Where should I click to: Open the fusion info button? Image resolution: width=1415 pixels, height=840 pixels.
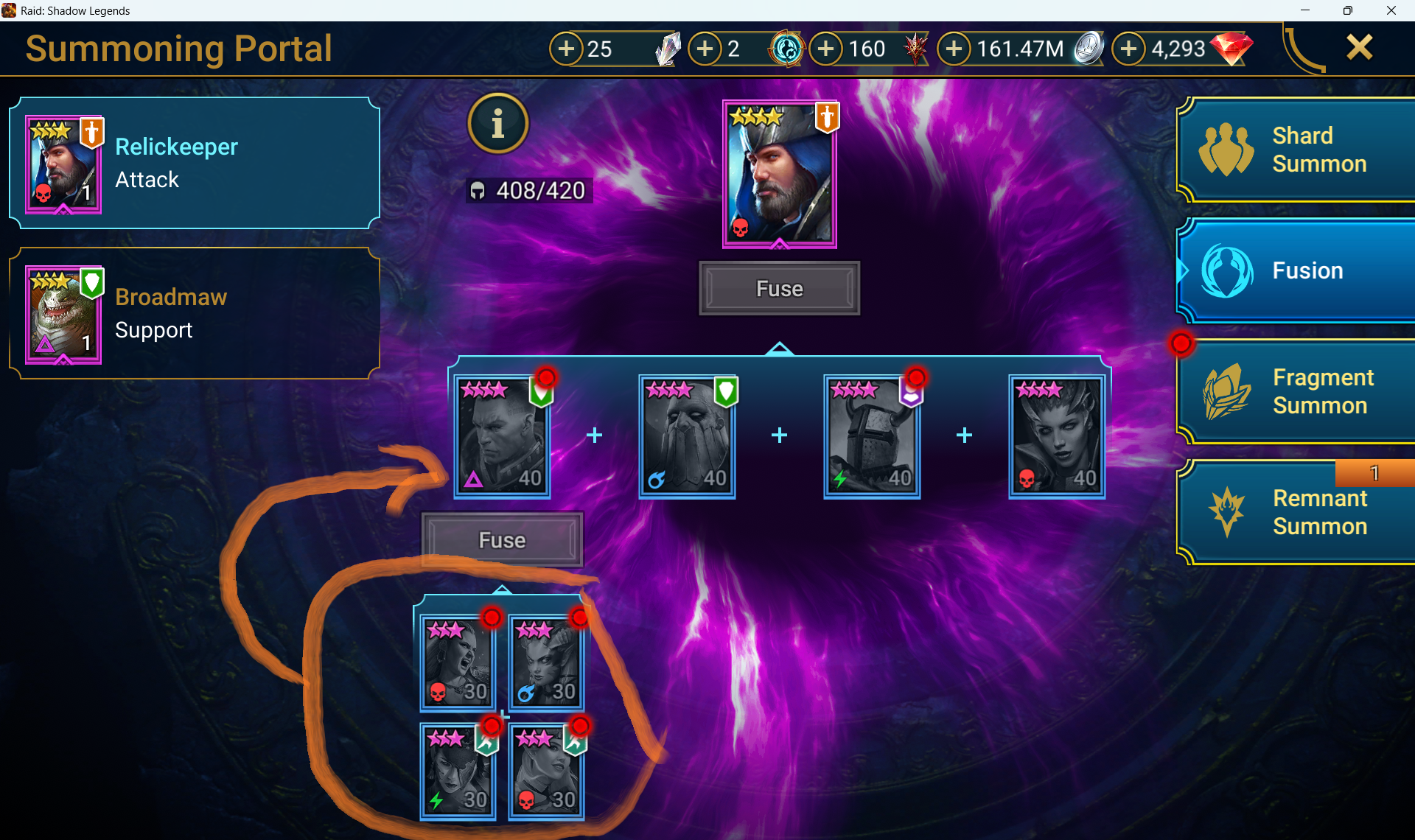click(x=498, y=124)
